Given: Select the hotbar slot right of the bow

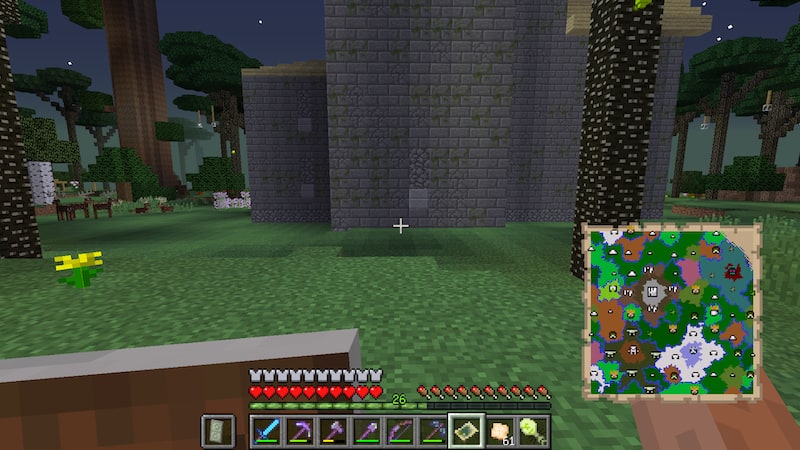Looking at the screenshot, I should pos(432,431).
